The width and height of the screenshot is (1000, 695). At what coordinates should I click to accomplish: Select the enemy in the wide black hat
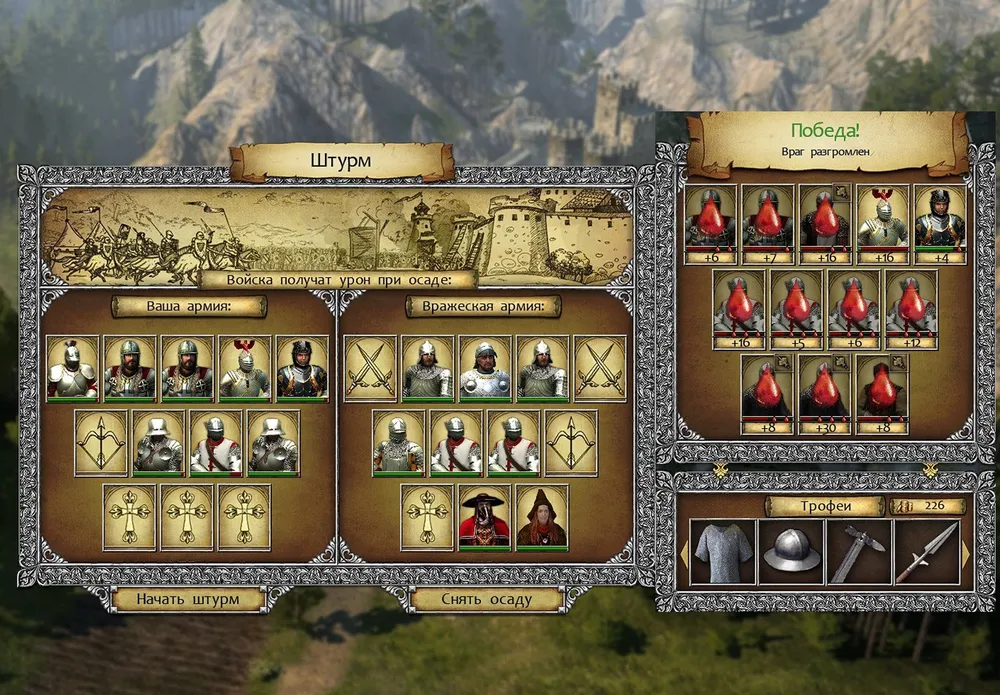[x=484, y=517]
